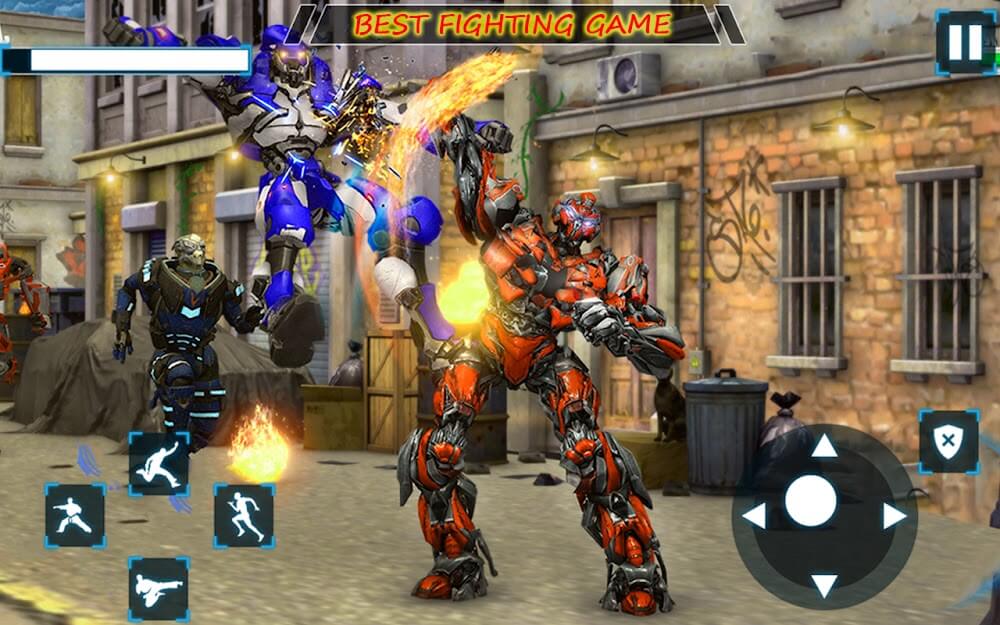Activate the shield block button
Screen dimensions: 1000x625
[948, 441]
